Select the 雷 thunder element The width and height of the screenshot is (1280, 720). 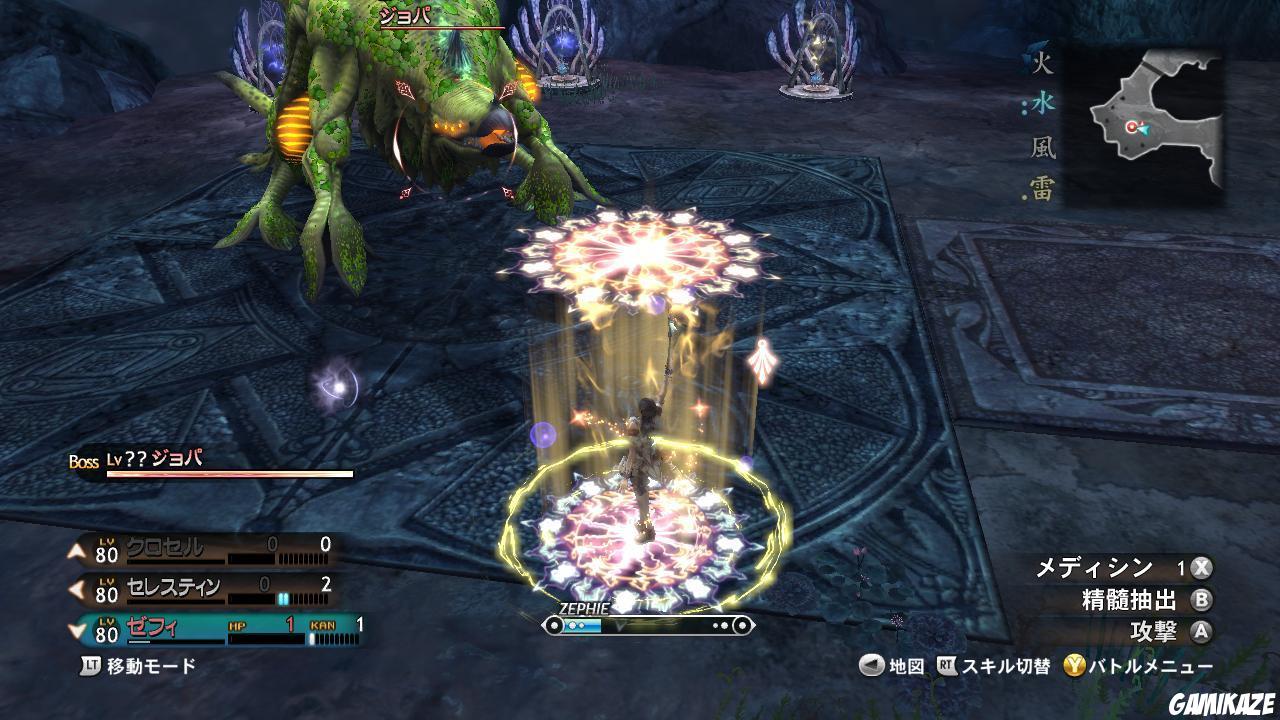tap(1043, 189)
